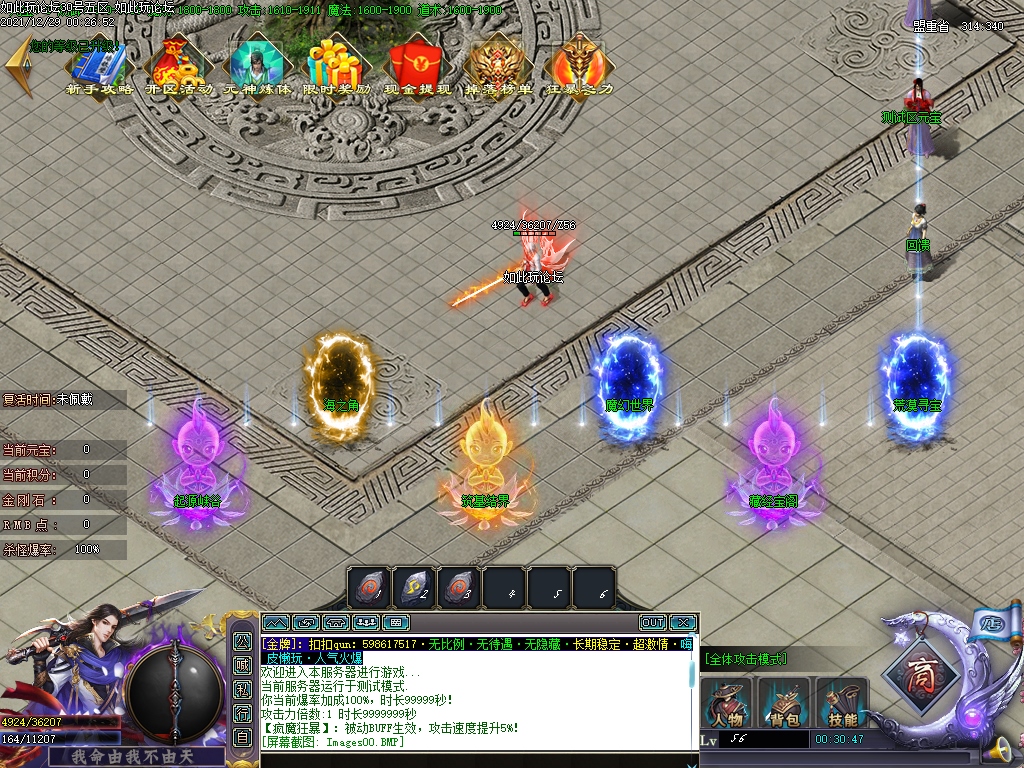Use the rune stone in hotbar slot 3

pyautogui.click(x=459, y=588)
